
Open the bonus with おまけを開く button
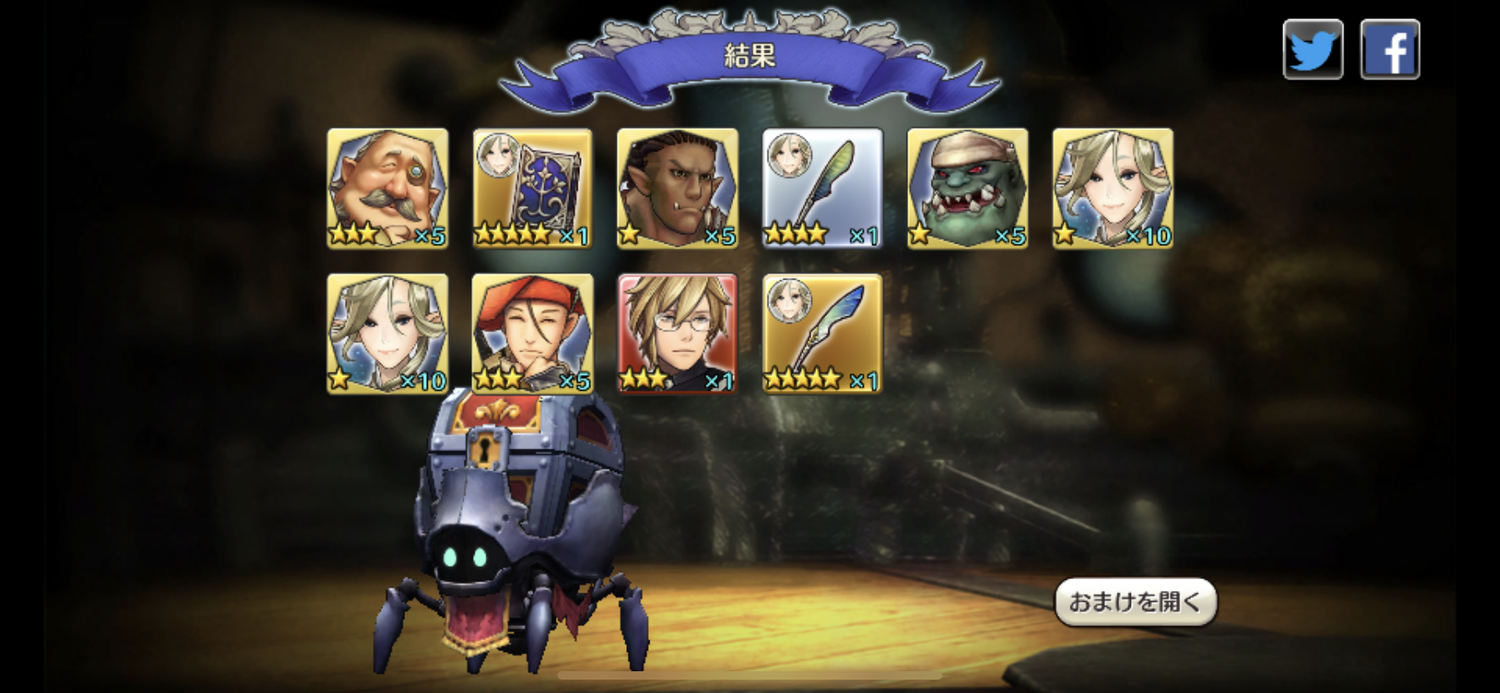1135,602
